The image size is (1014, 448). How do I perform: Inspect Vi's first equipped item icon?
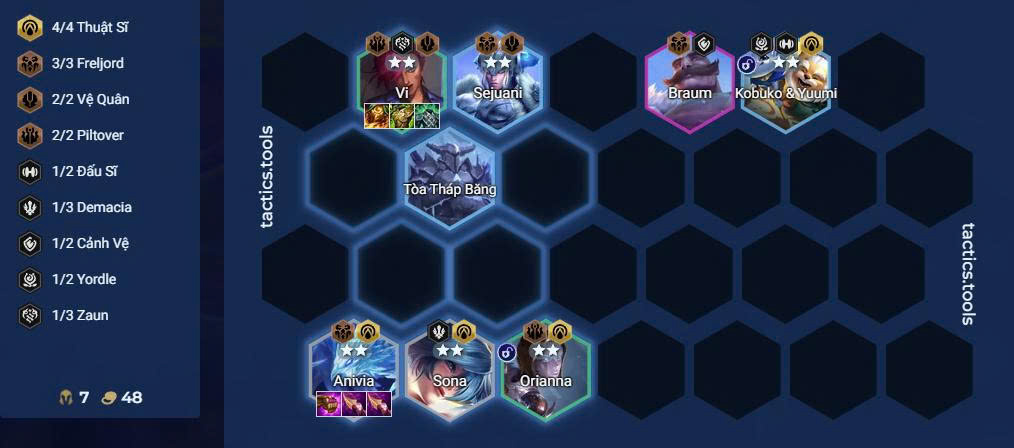pyautogui.click(x=377, y=116)
